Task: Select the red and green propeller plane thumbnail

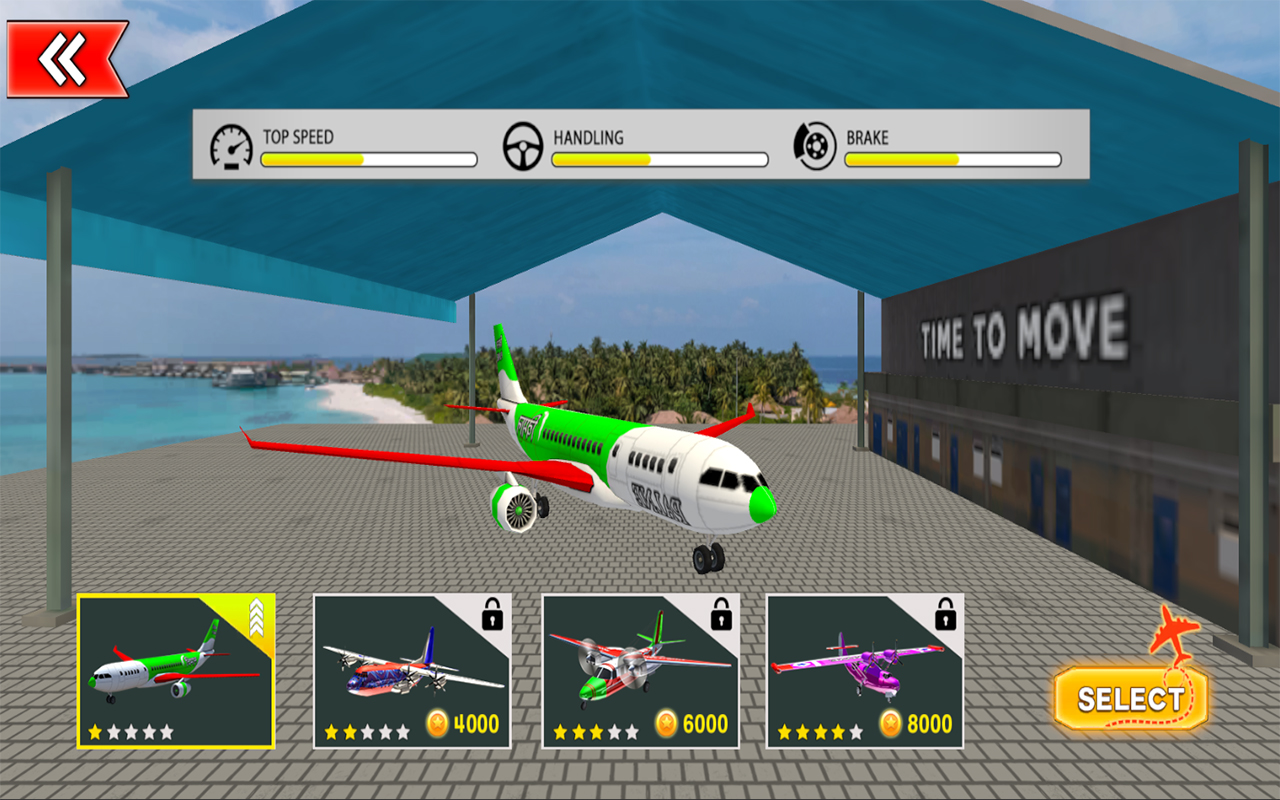Action: 637,670
